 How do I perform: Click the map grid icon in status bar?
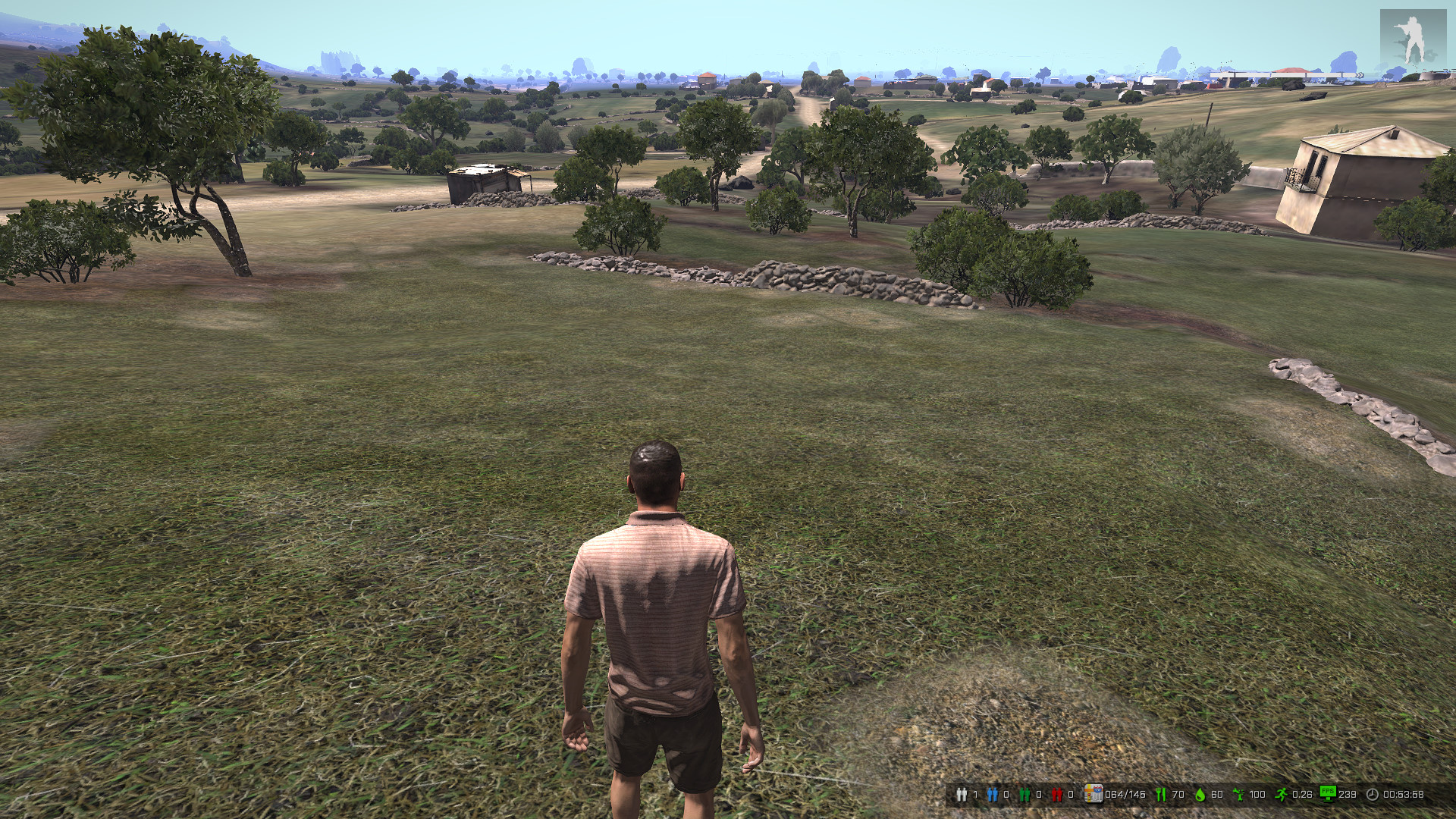[1093, 794]
